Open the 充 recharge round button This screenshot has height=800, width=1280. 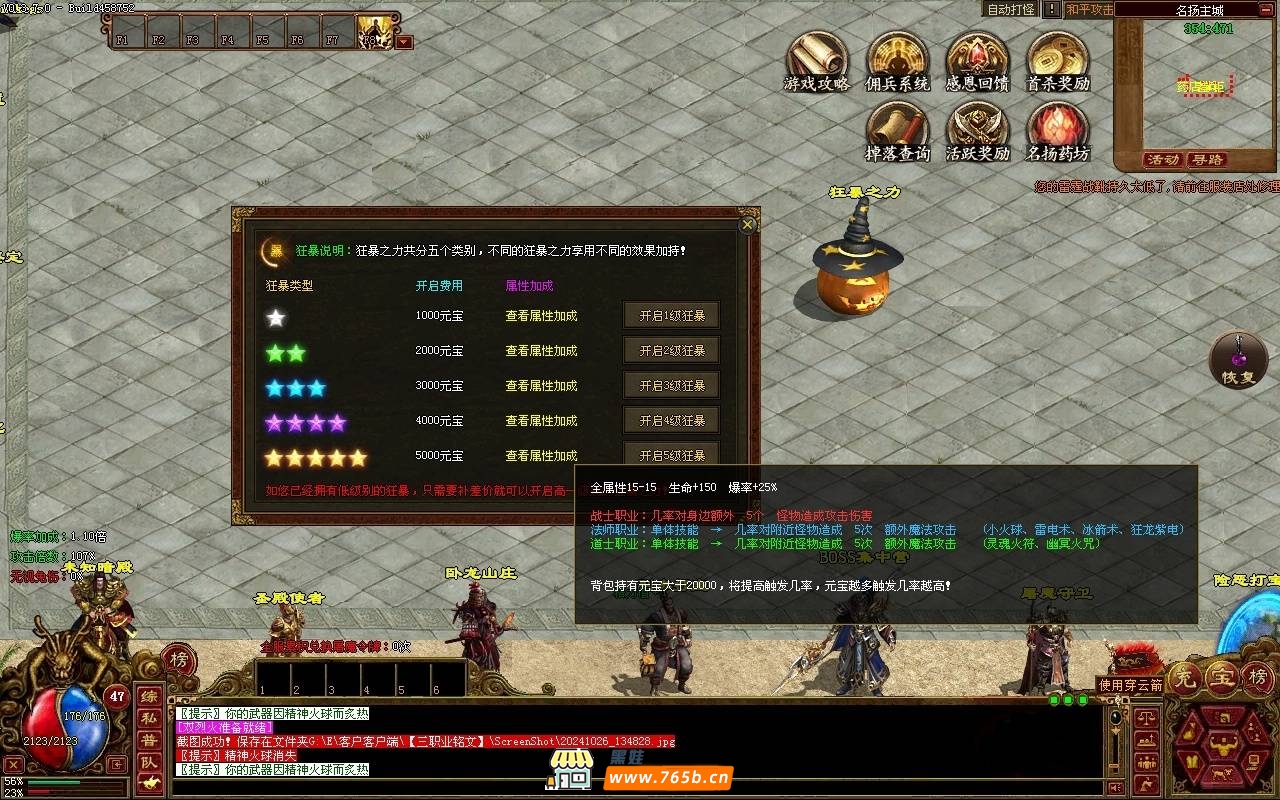click(1185, 677)
